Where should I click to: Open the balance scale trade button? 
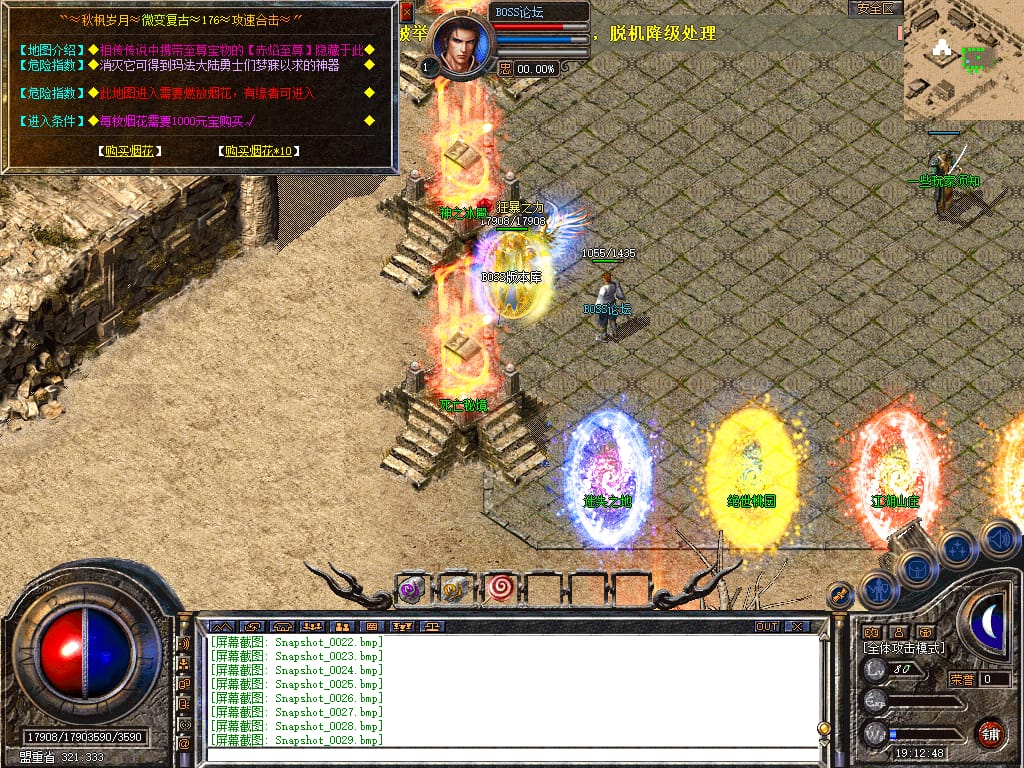pos(433,626)
